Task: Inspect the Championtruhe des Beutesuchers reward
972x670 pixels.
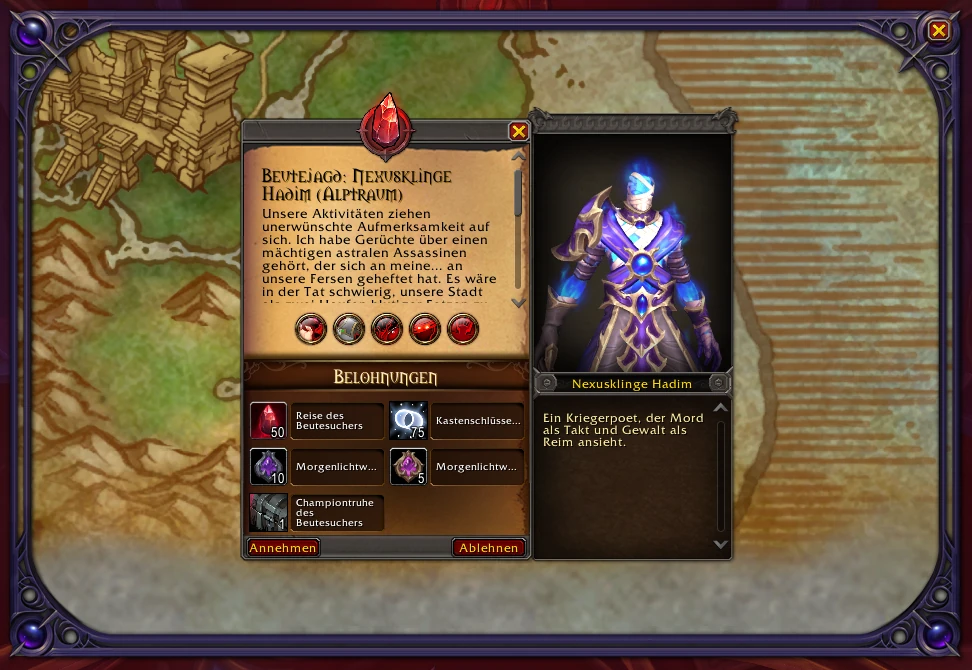Action: [268, 512]
